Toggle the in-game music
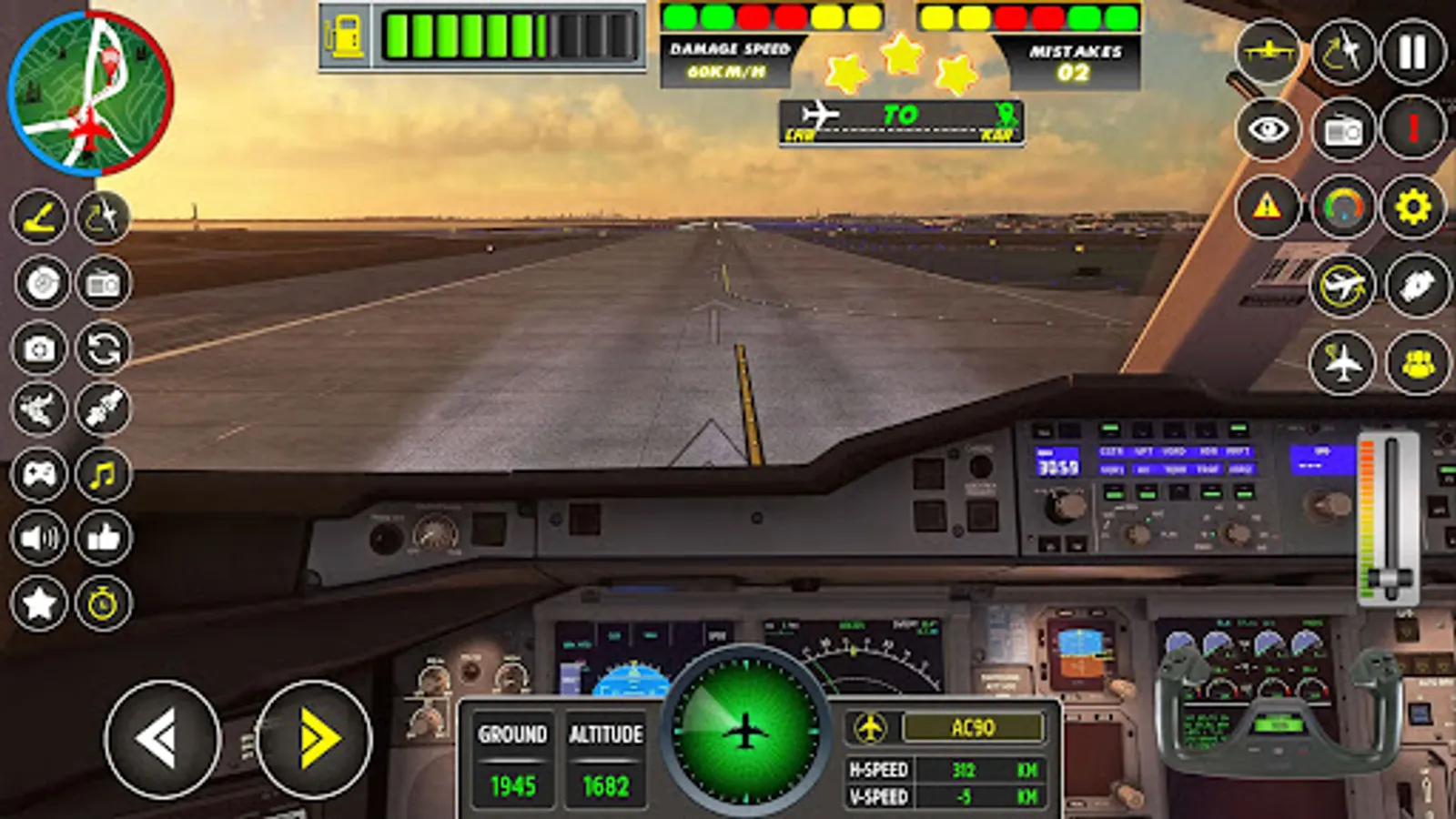Screen dimensions: 1456x819 click(x=102, y=473)
